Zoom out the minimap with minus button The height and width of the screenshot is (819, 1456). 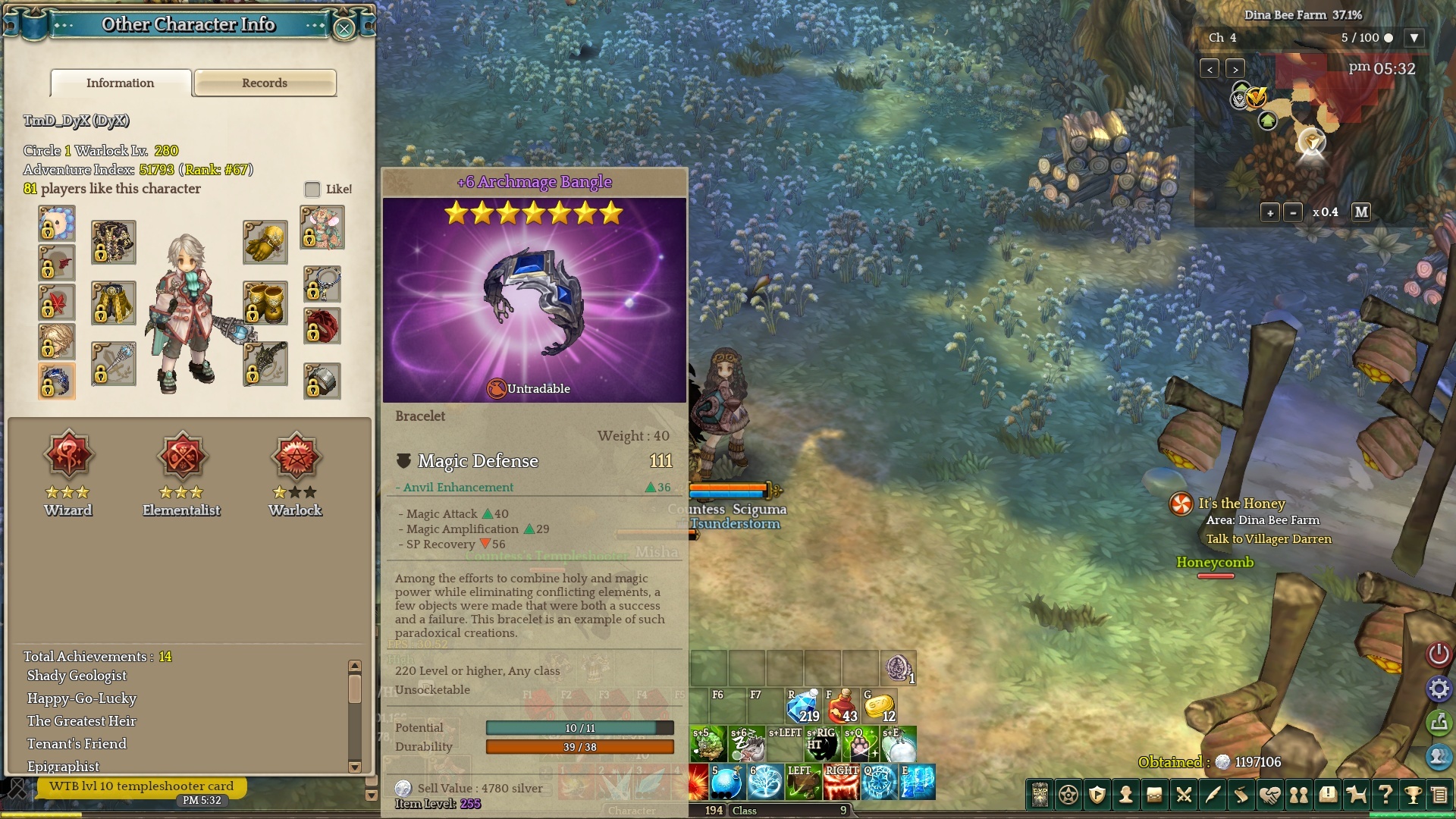1293,213
